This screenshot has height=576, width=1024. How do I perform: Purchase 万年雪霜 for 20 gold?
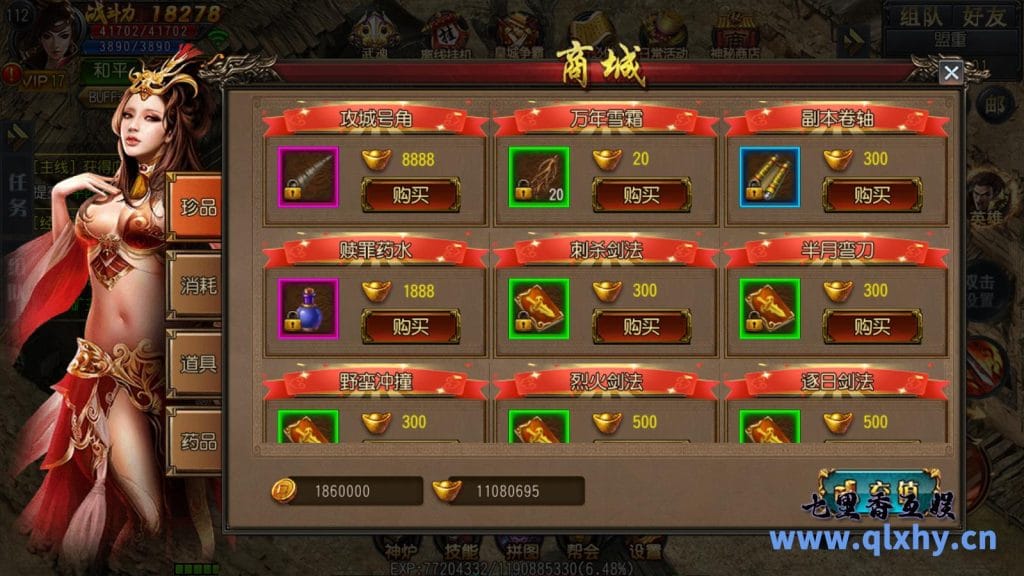pyautogui.click(x=641, y=194)
